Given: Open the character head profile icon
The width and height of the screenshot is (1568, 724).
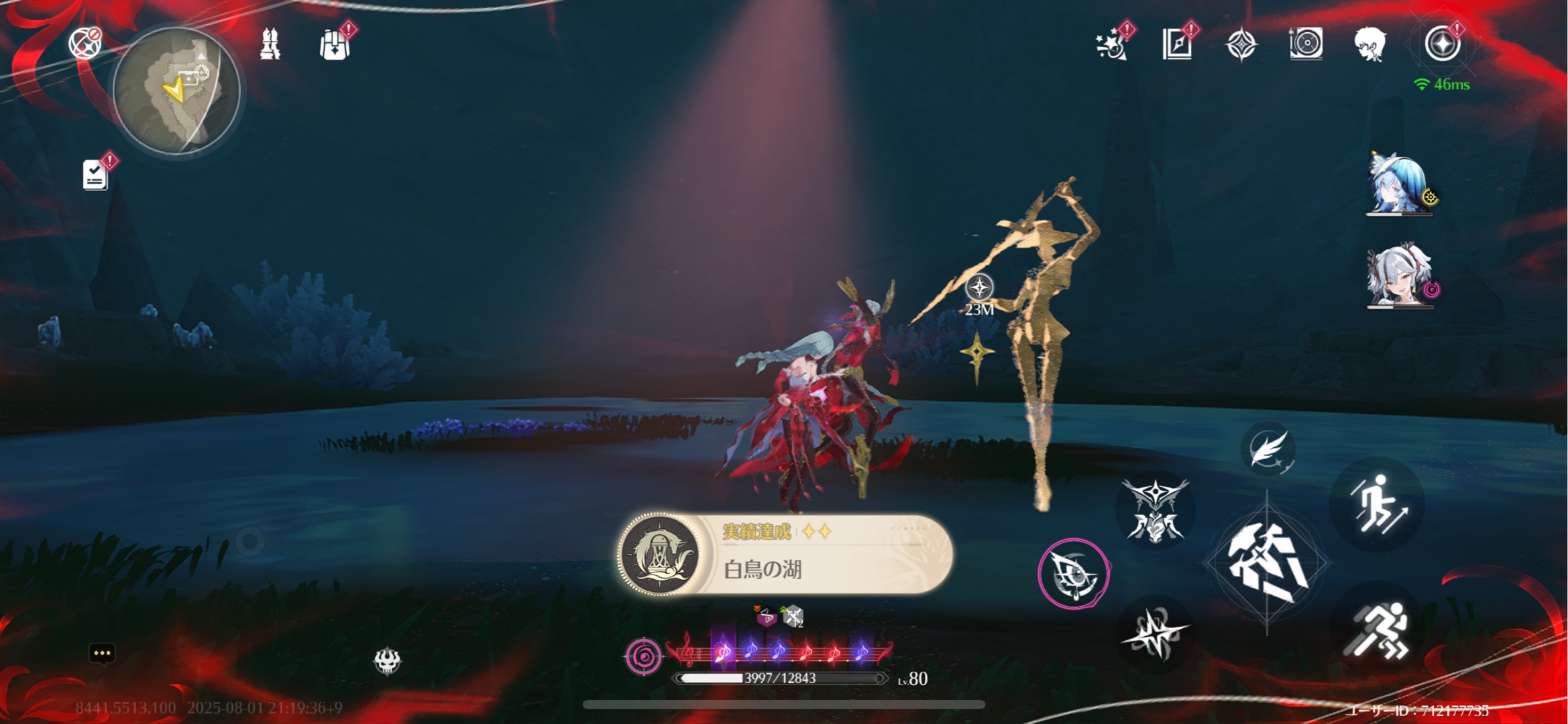Looking at the screenshot, I should pos(1369,45).
